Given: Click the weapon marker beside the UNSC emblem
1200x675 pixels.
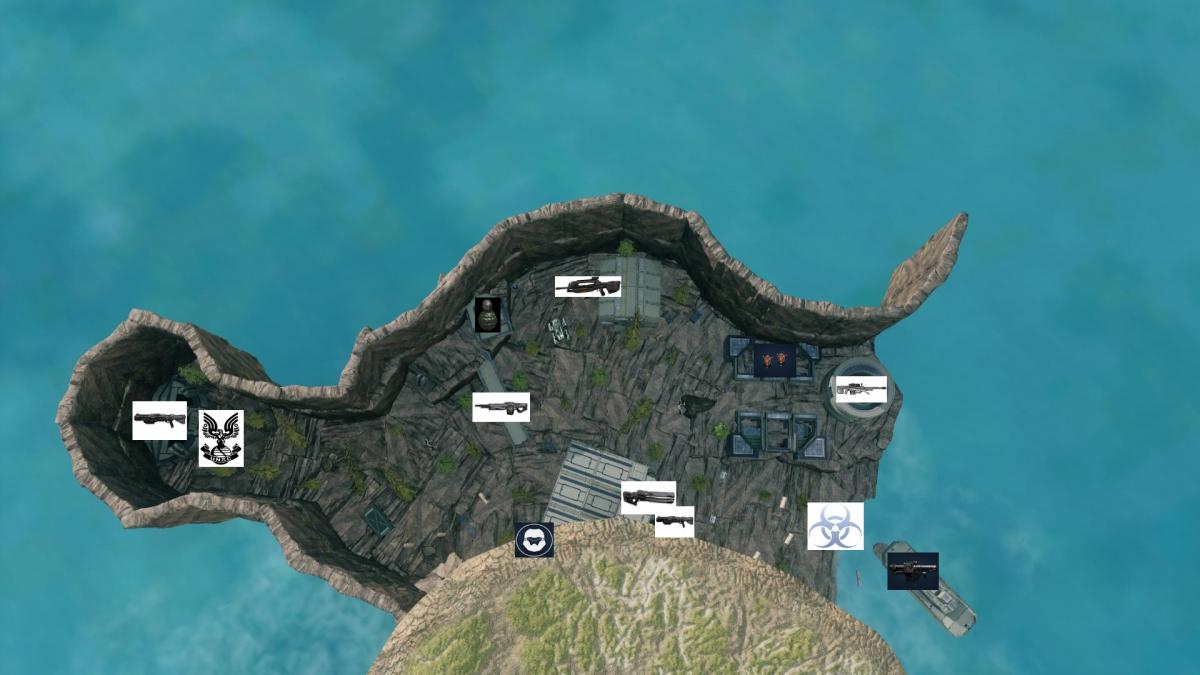Looking at the screenshot, I should pyautogui.click(x=160, y=420).
